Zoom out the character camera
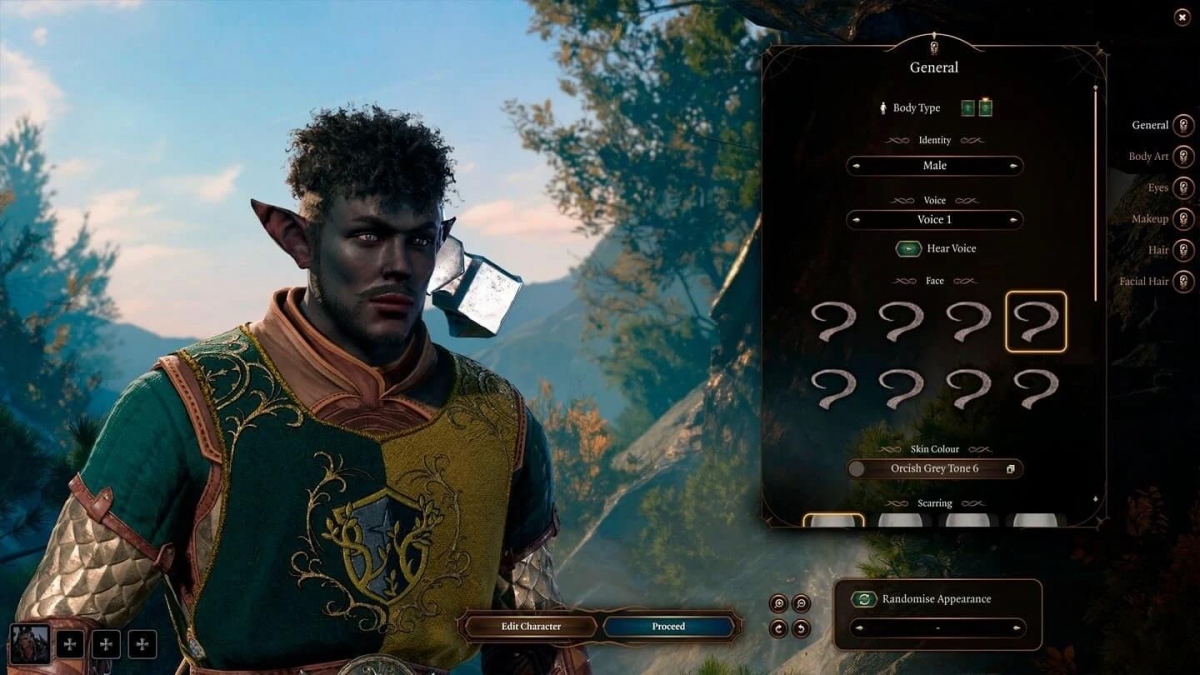The image size is (1200, 675). (801, 603)
